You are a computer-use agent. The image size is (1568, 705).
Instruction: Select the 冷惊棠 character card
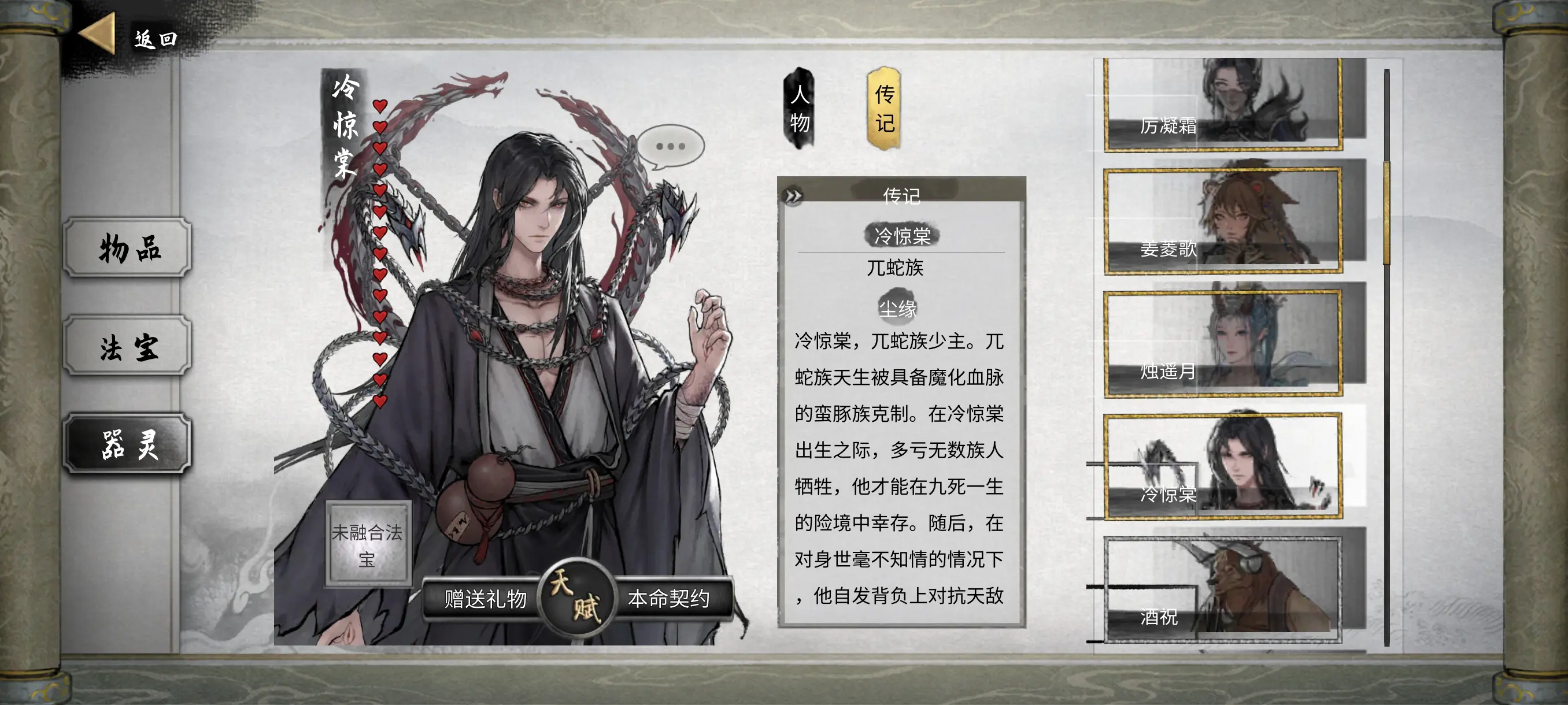1222,466
